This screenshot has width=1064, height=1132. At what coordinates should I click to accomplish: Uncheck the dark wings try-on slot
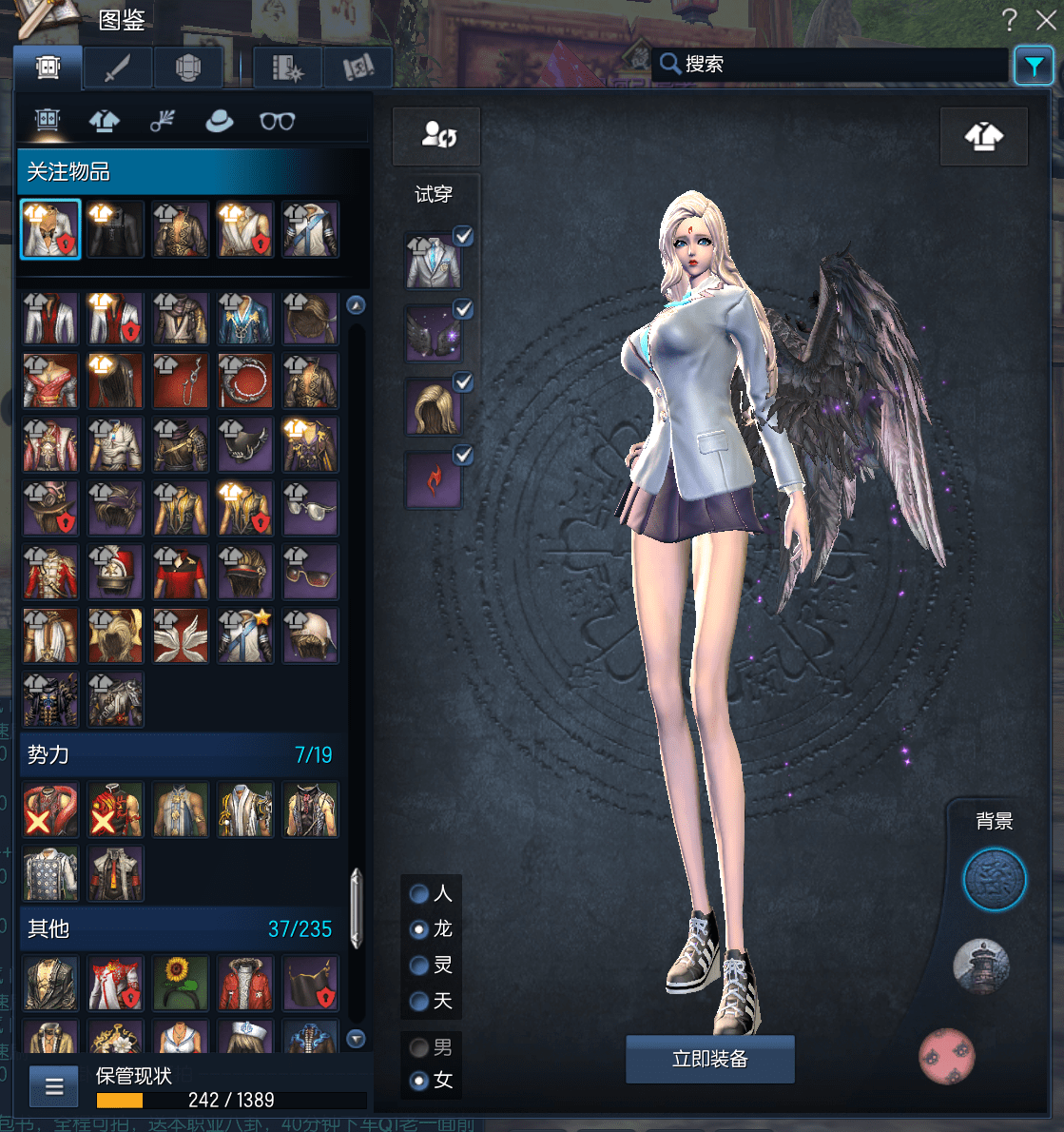(463, 309)
